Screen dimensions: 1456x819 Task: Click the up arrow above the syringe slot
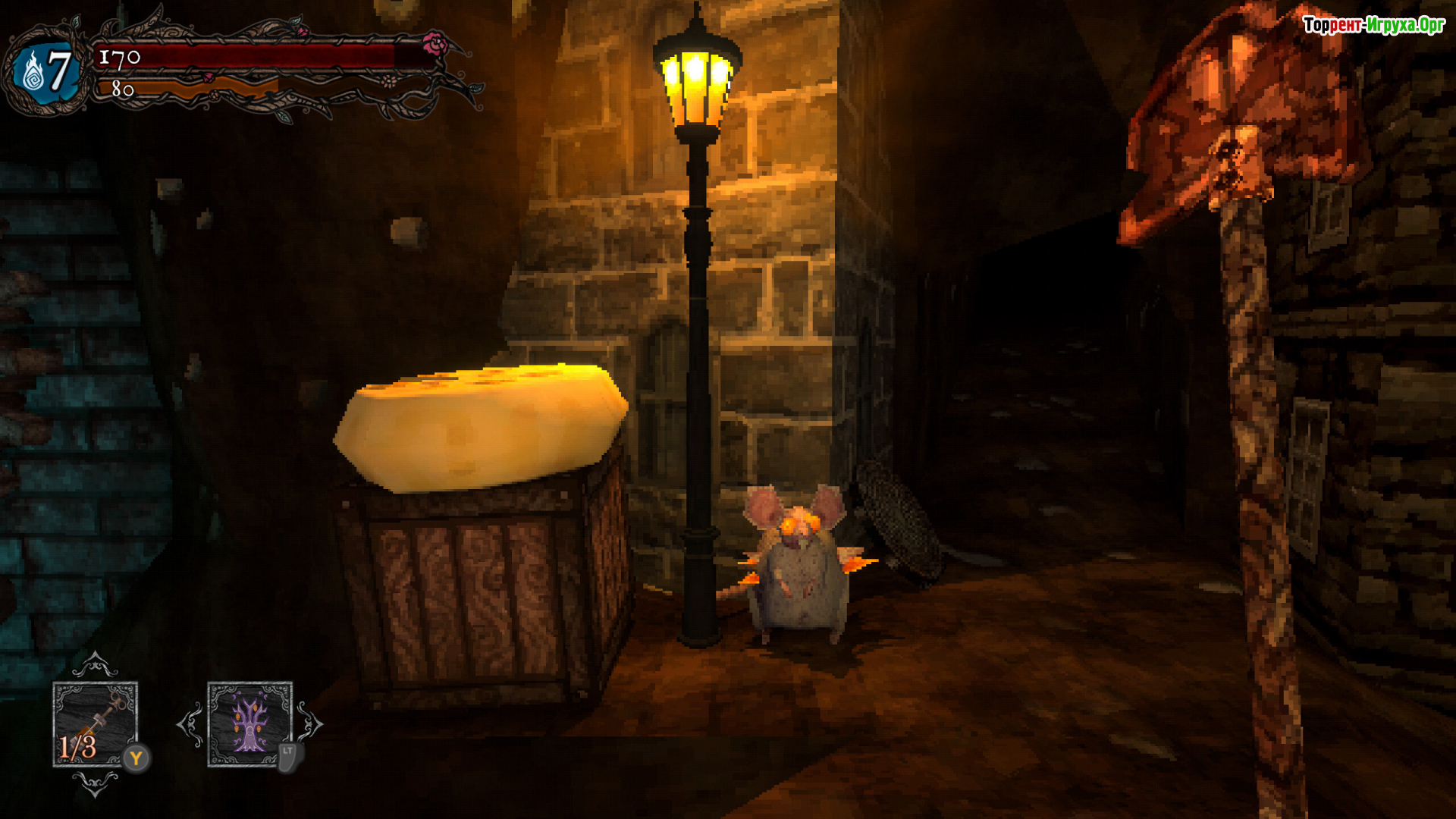point(95,665)
